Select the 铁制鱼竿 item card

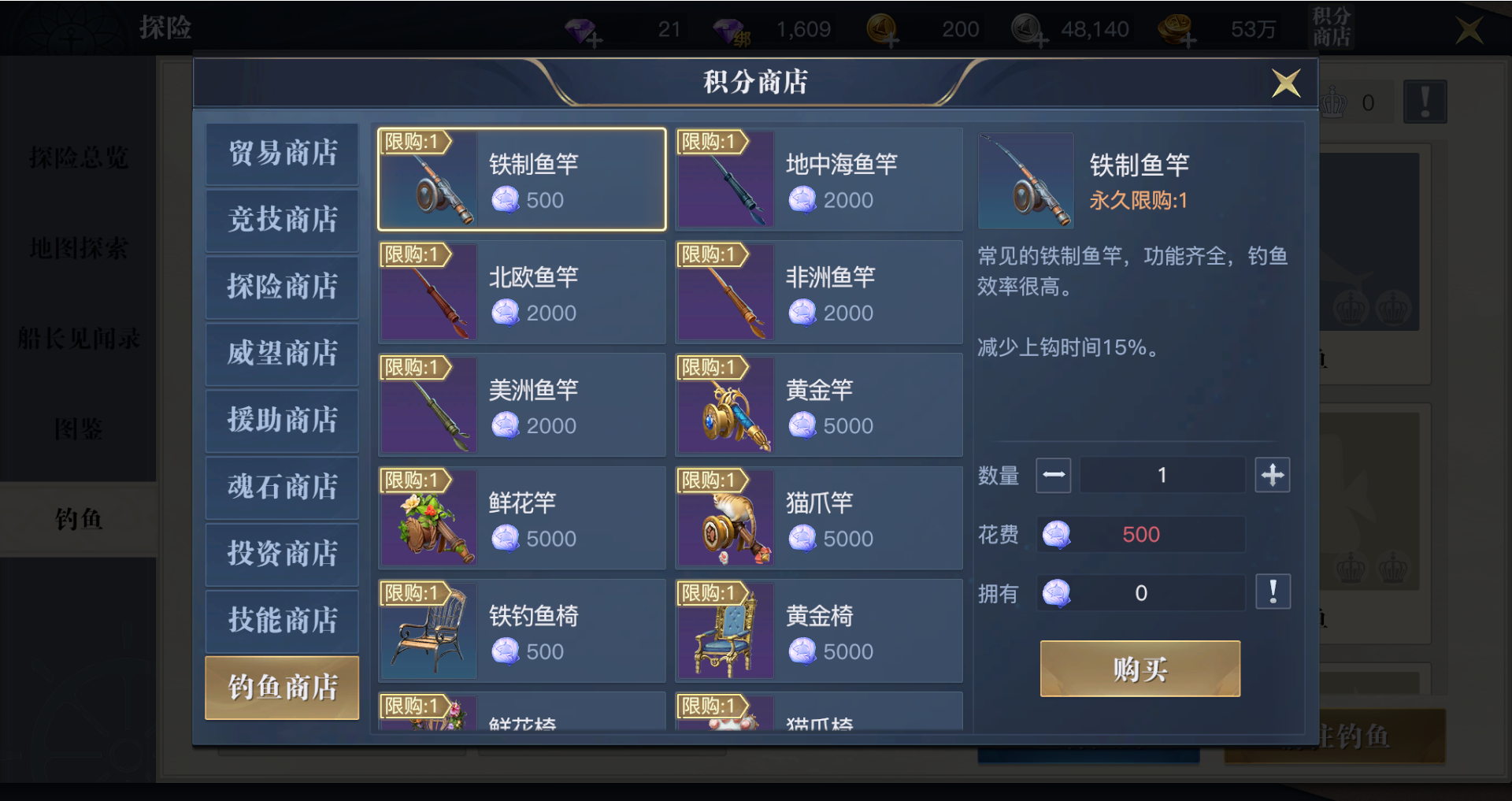(521, 180)
